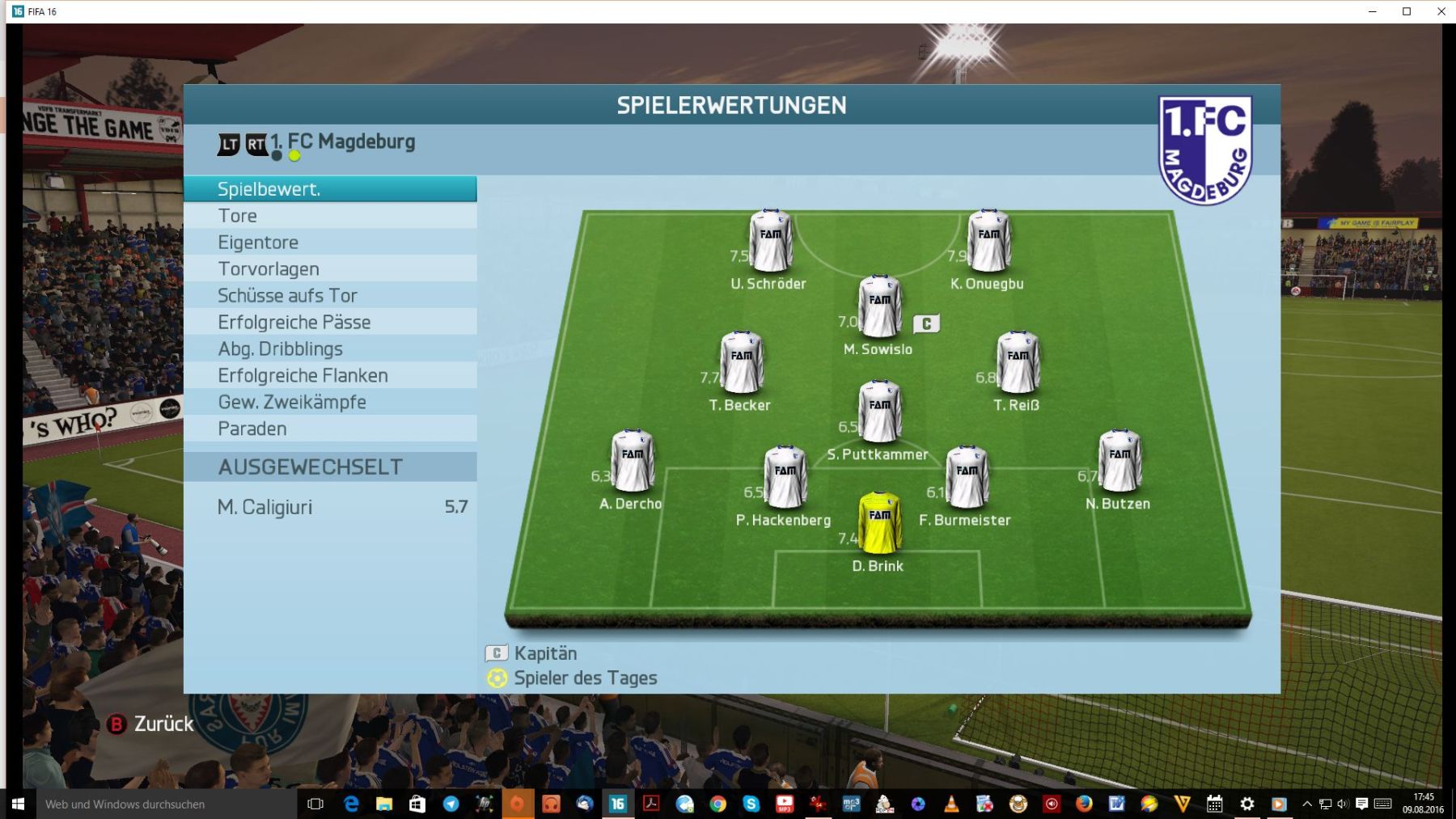Choose the Abg. Dribblings entry
This screenshot has width=1456, height=819.
pyautogui.click(x=329, y=349)
